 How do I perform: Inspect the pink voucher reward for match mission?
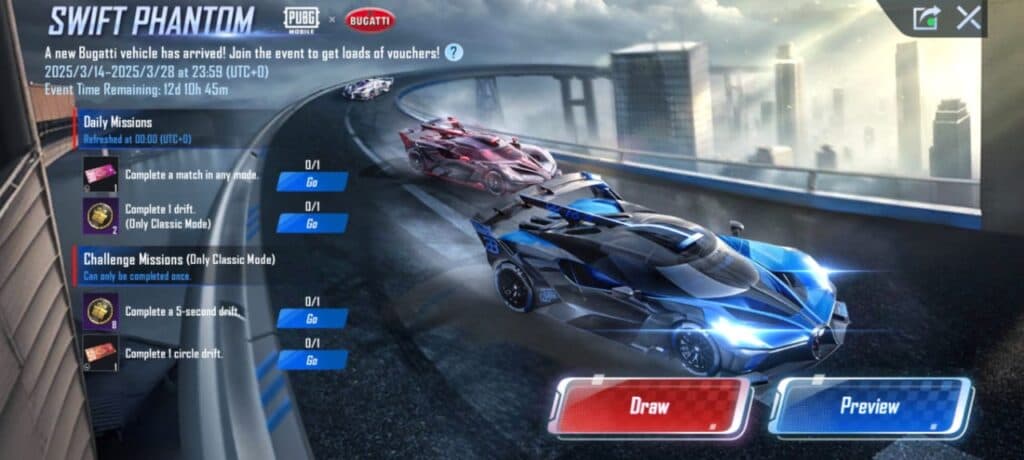(101, 174)
